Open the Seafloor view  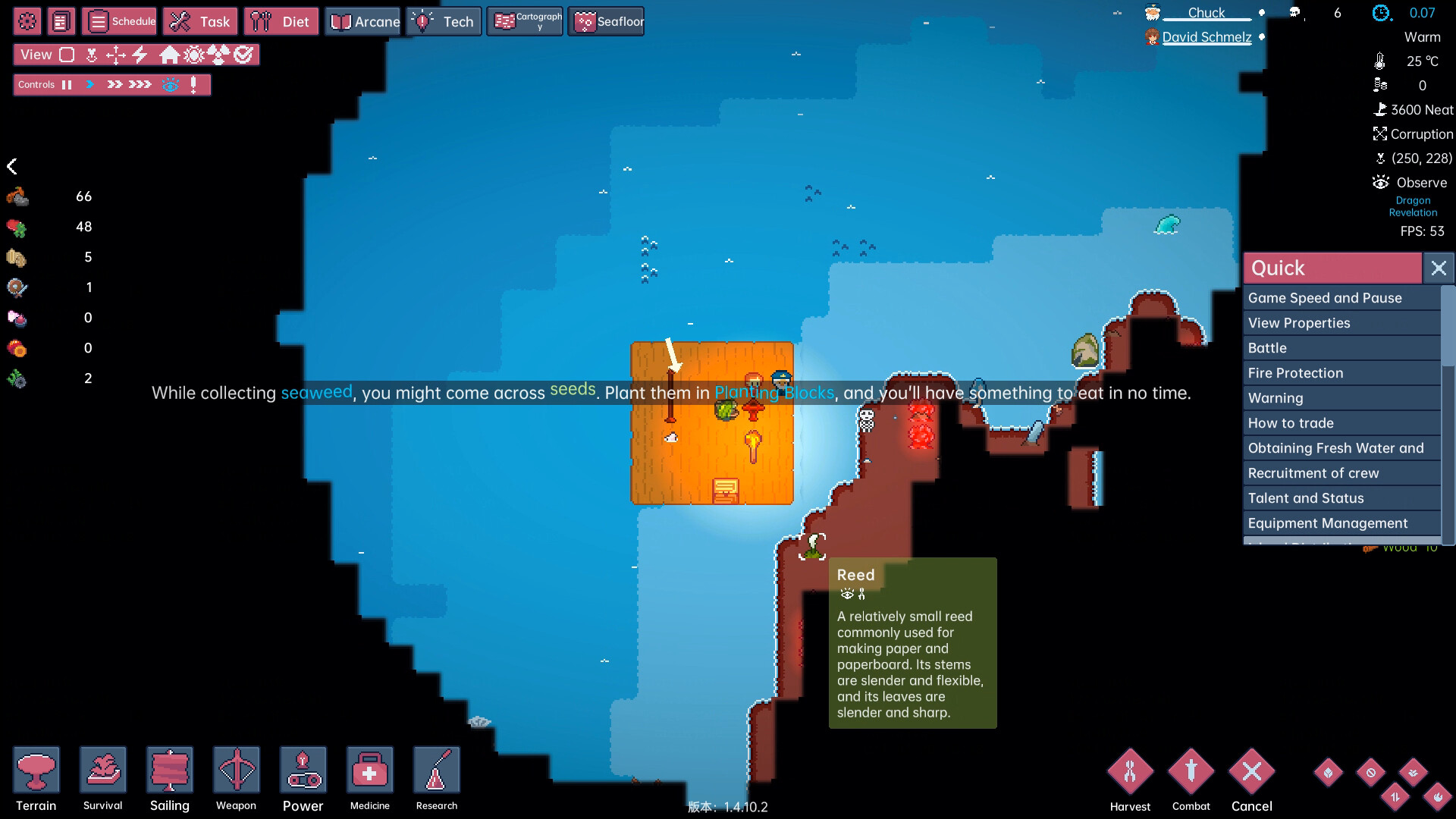pyautogui.click(x=605, y=21)
